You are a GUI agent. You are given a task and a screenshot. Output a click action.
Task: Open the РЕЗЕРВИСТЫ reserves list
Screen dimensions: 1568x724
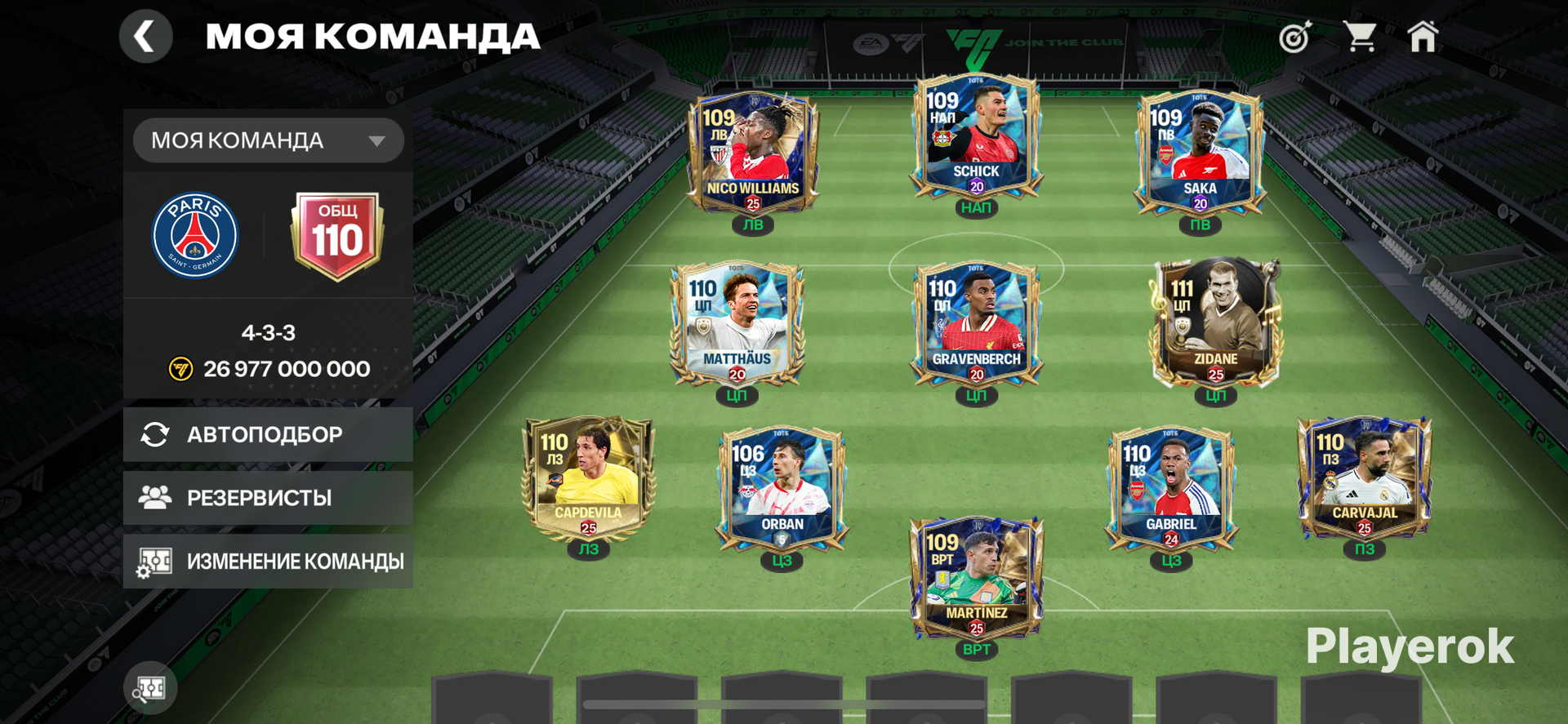coord(268,498)
